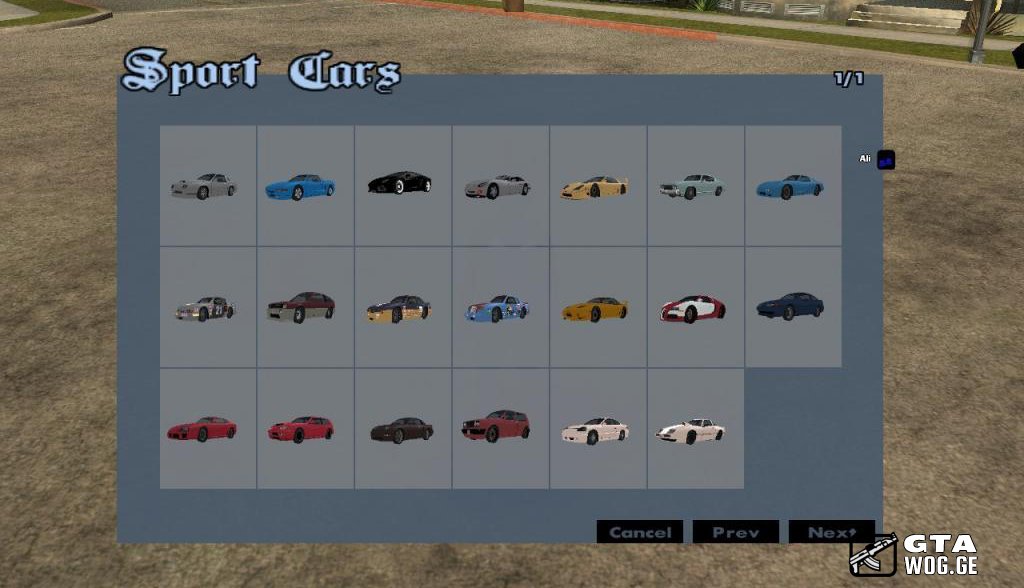
Task: Select the red and white Bugatti-style car
Action: point(693,308)
